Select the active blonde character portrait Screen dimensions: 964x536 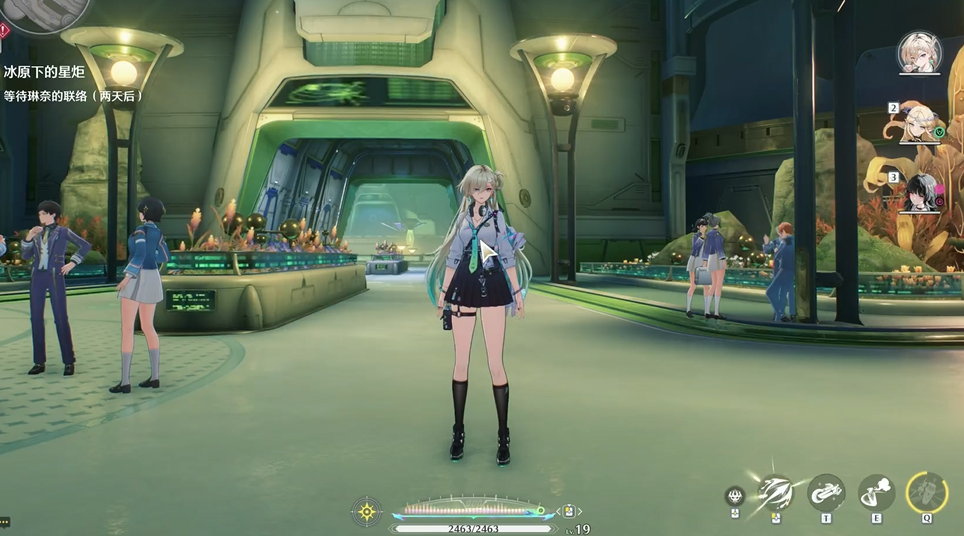click(x=918, y=52)
